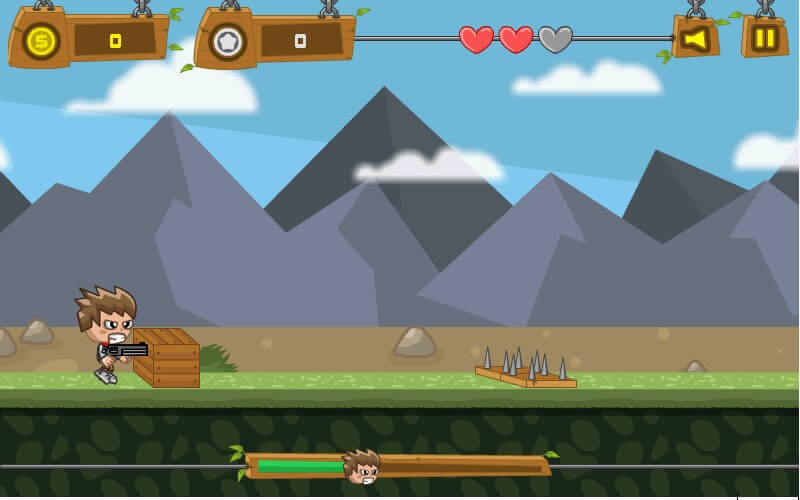Pause the game with the pause button
This screenshot has width=800, height=500.
[x=765, y=38]
